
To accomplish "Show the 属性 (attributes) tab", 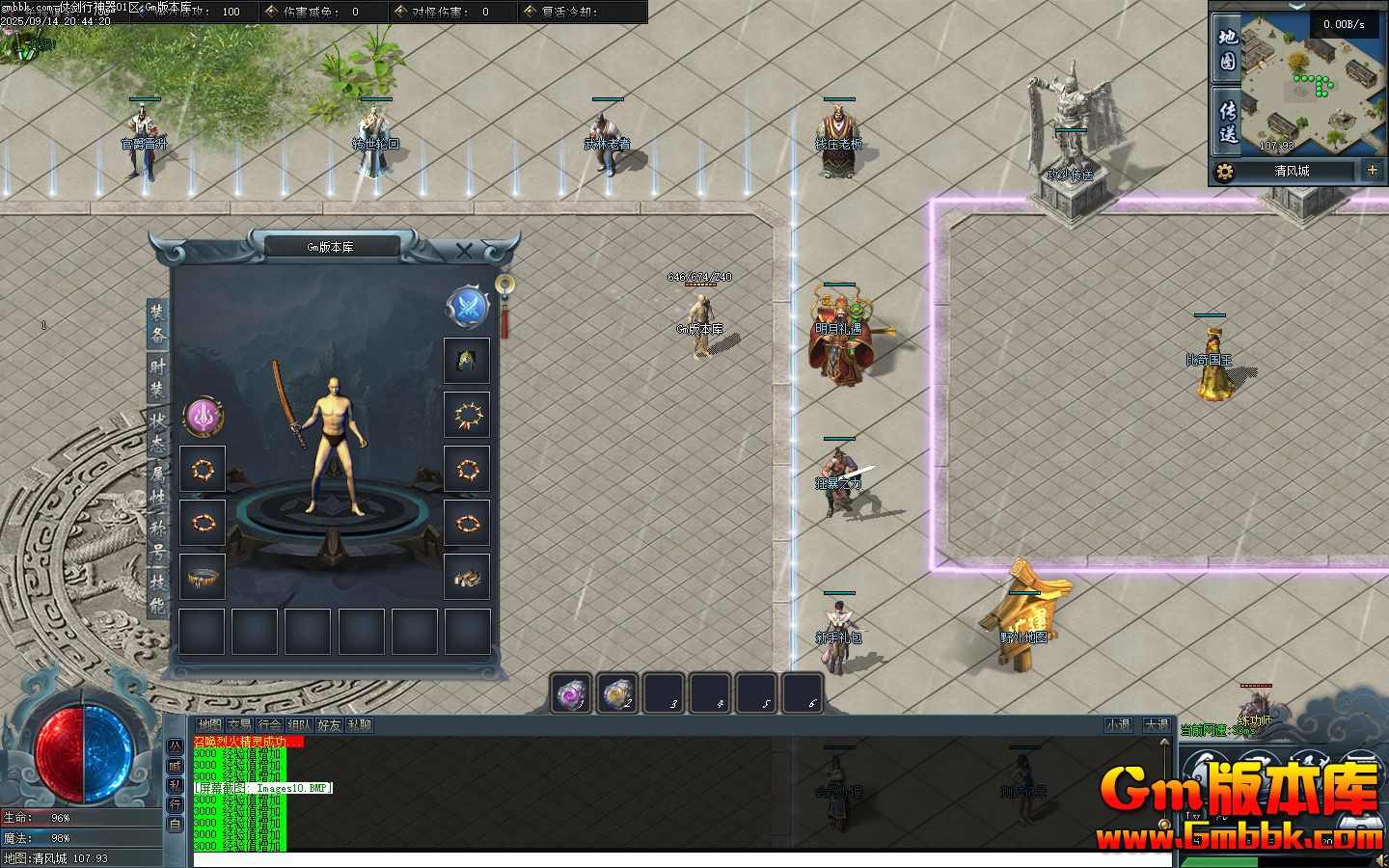I will 157,486.
